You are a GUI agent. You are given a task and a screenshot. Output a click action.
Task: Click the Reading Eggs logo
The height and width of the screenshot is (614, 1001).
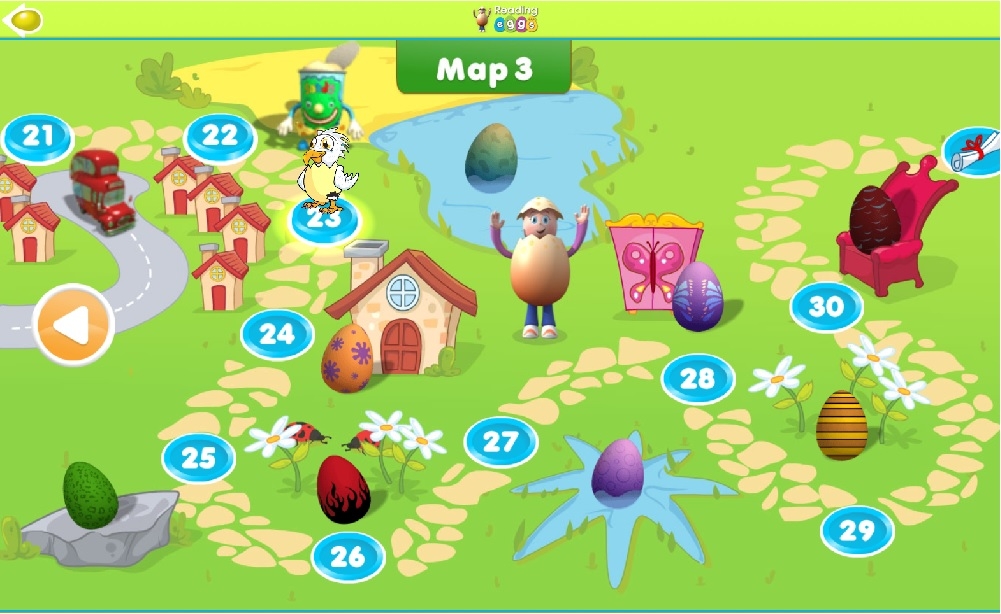pos(506,18)
